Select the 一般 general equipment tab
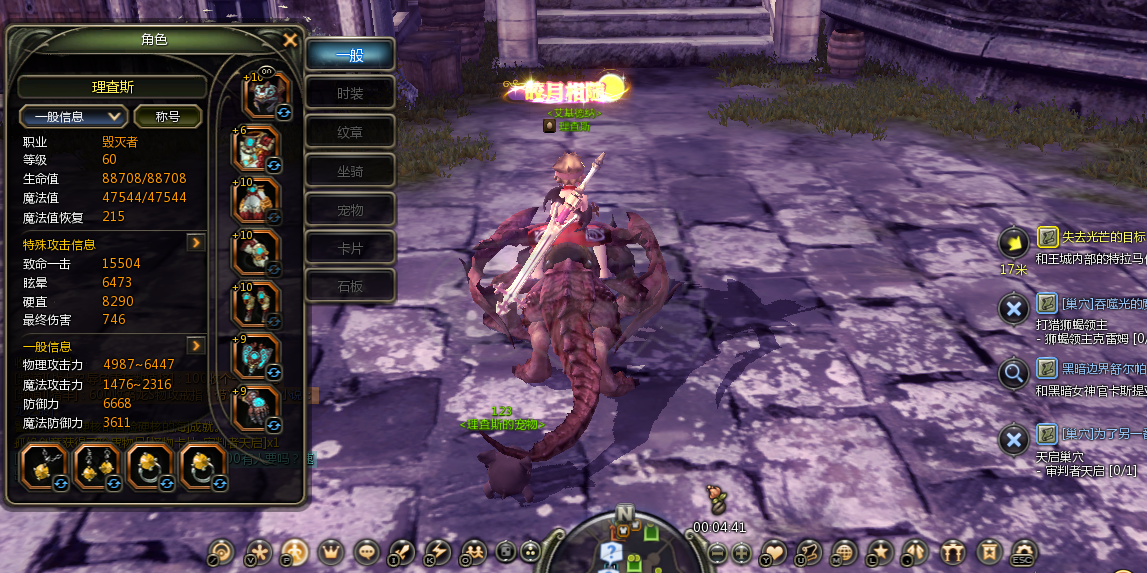1147x573 pixels. 350,56
